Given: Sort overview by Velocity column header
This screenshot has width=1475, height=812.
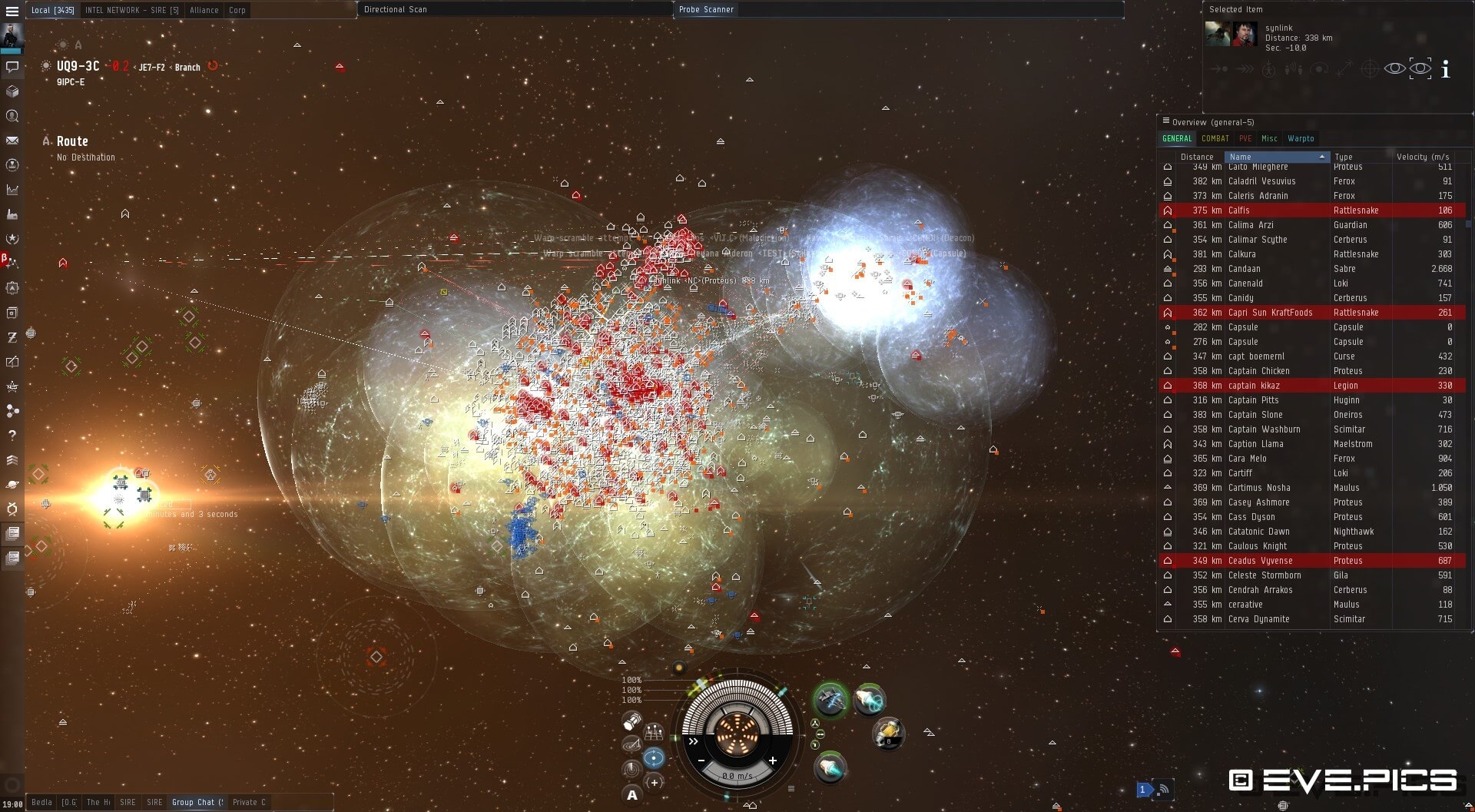Looking at the screenshot, I should pos(1422,157).
